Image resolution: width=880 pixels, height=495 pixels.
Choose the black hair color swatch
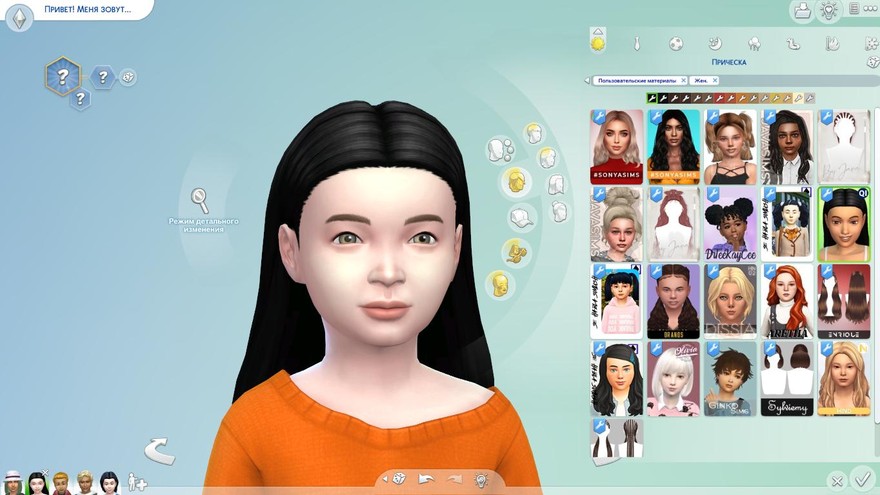point(652,99)
